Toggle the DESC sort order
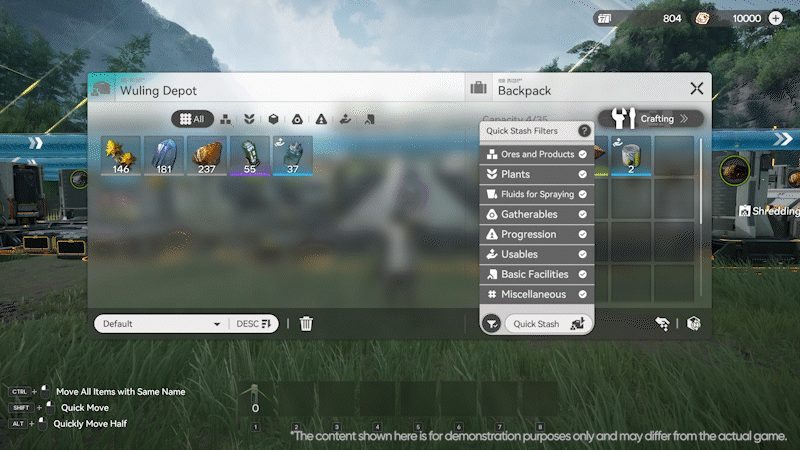 click(254, 324)
